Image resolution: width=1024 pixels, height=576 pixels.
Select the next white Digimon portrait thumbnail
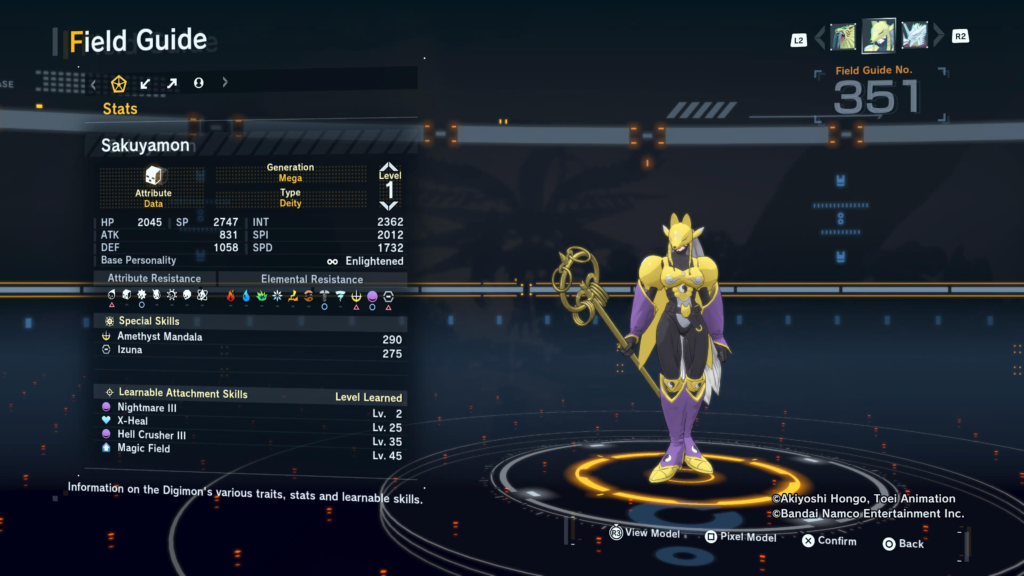(914, 36)
